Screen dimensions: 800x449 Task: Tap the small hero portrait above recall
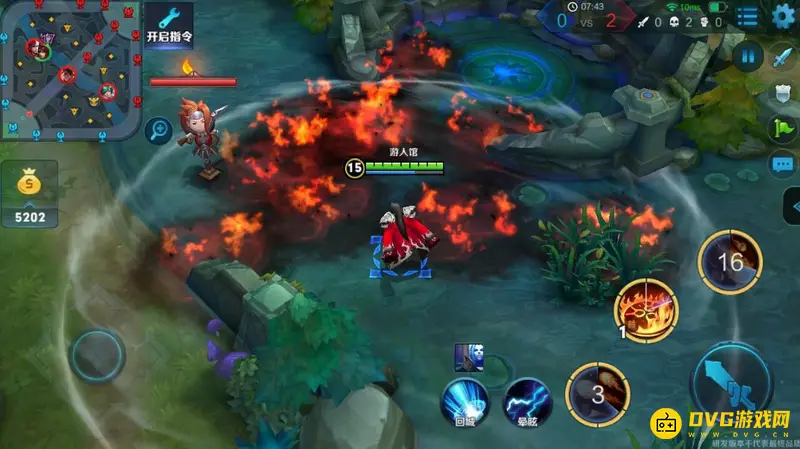(x=467, y=356)
